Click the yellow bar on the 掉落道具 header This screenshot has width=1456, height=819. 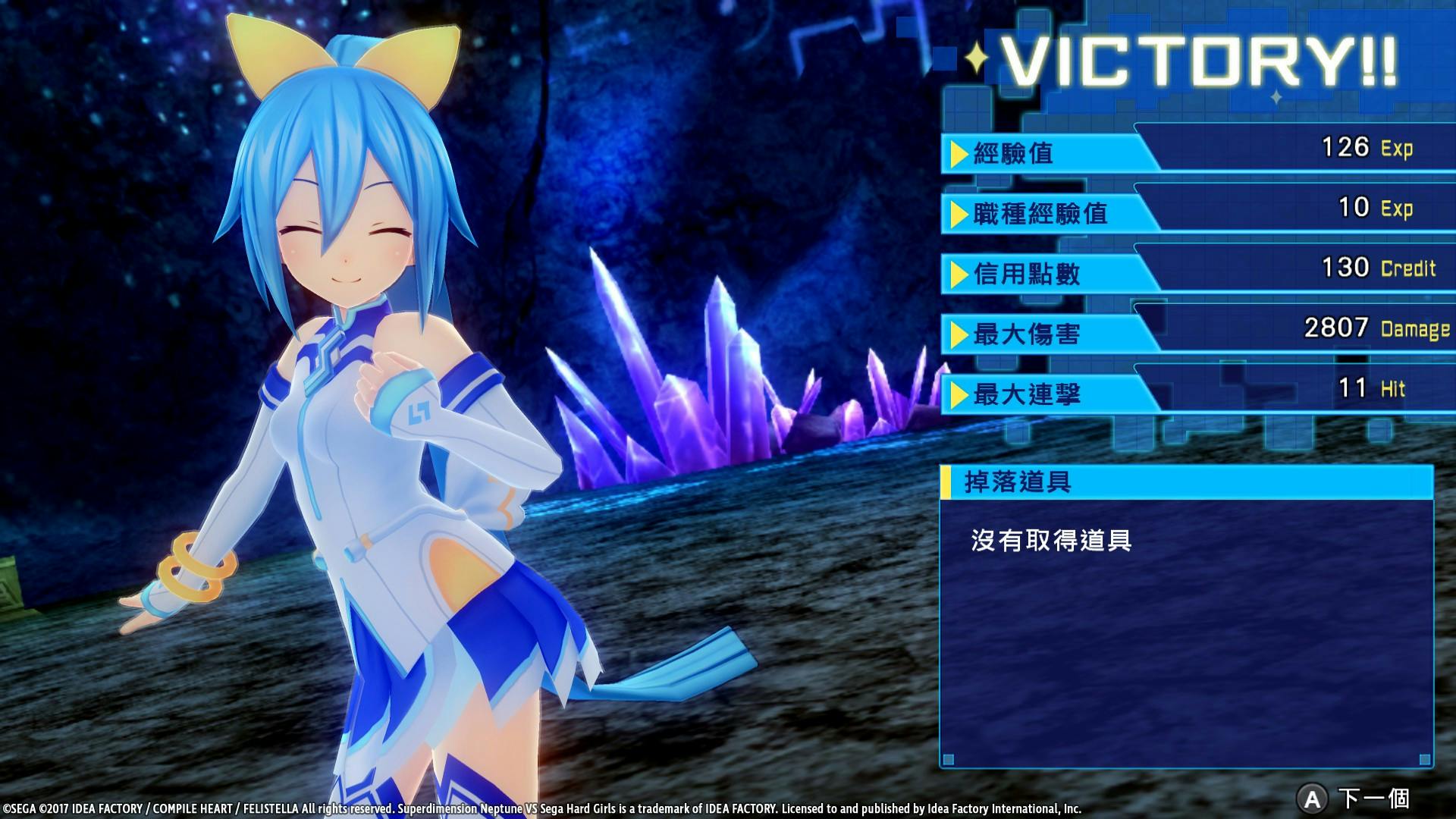pyautogui.click(x=946, y=480)
